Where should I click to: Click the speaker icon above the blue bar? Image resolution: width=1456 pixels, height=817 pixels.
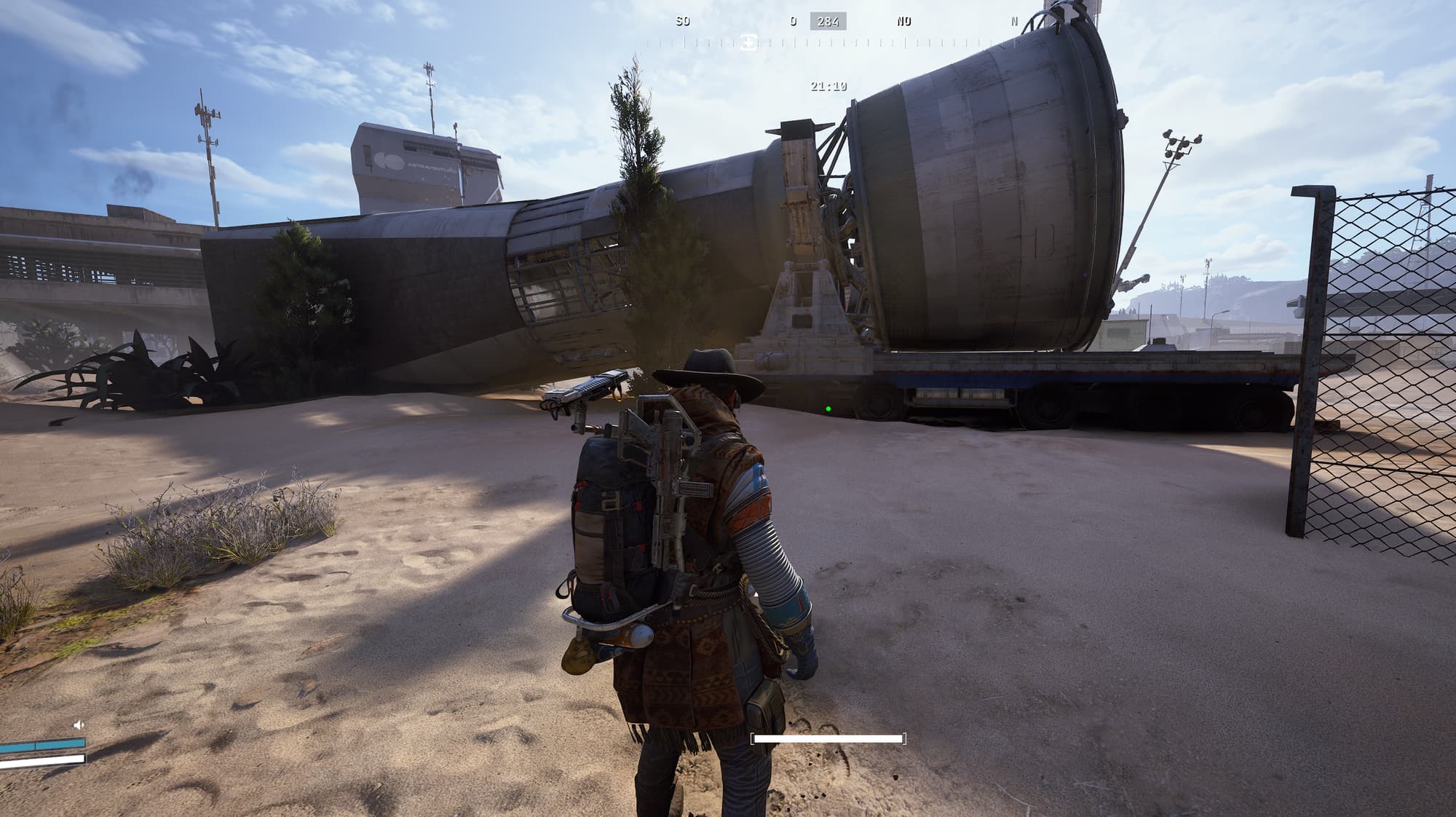pyautogui.click(x=79, y=725)
